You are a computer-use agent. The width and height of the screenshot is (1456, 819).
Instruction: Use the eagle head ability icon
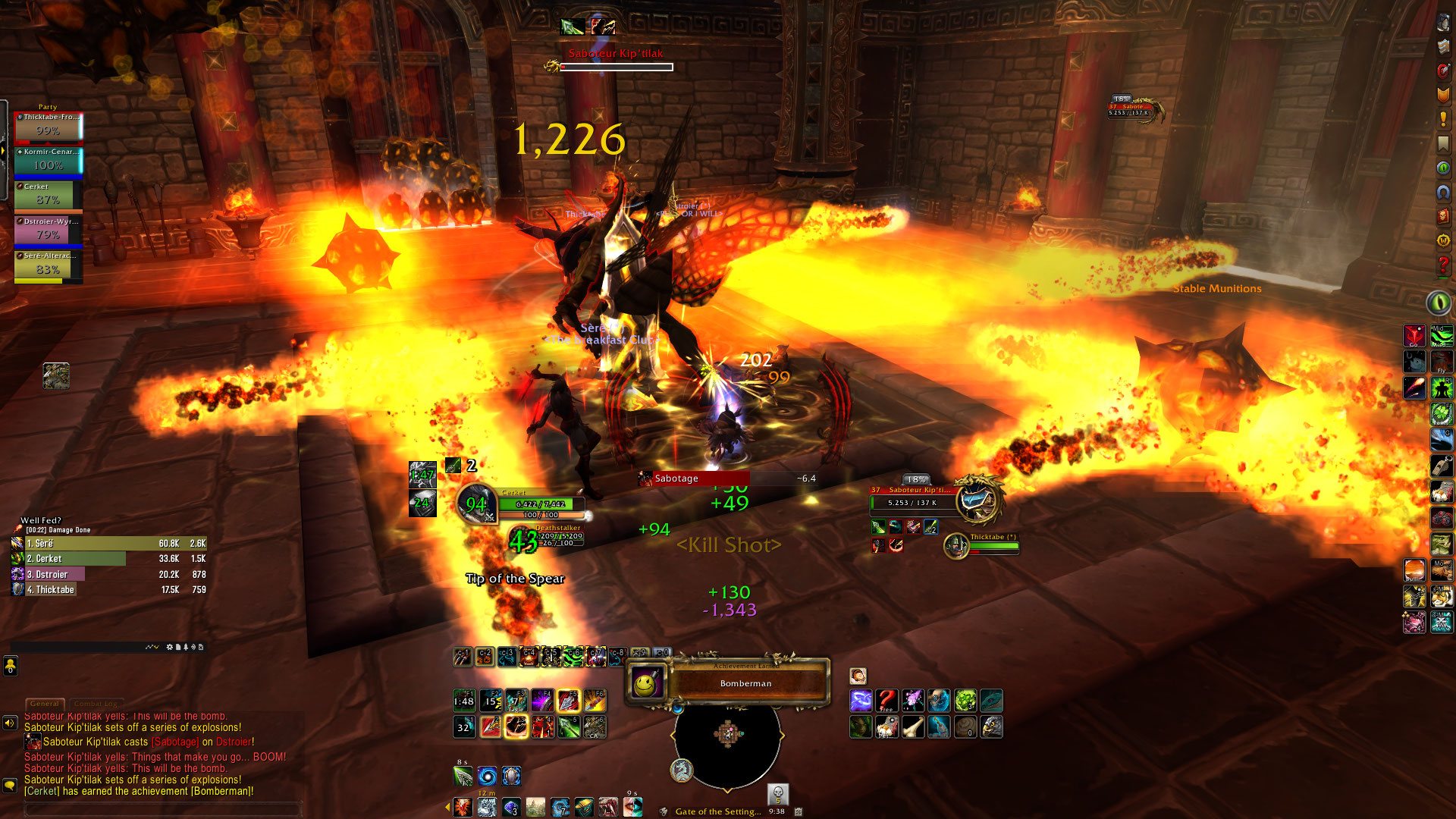point(991,728)
